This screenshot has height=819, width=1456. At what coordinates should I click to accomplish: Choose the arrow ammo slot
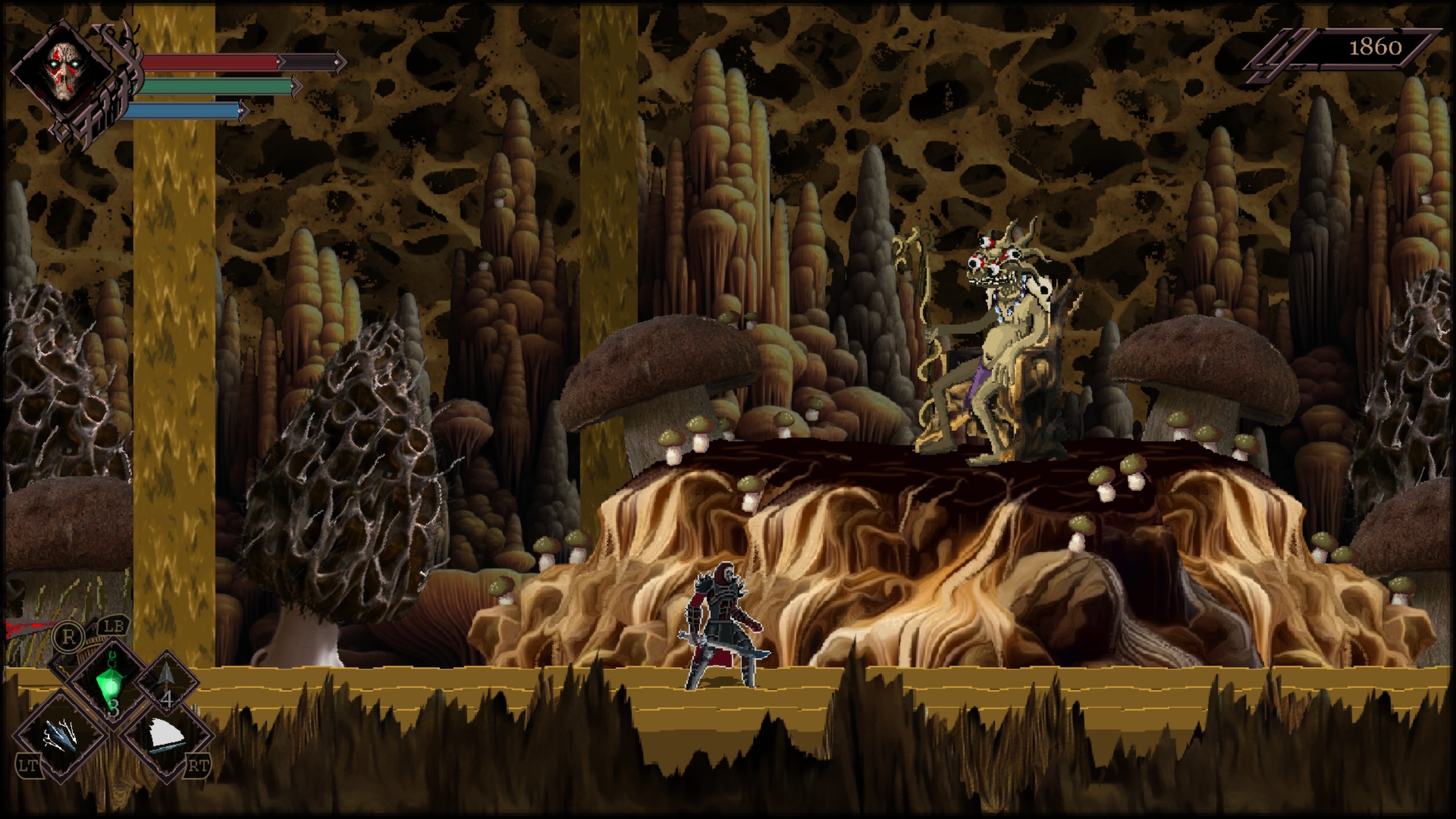pyautogui.click(x=166, y=687)
